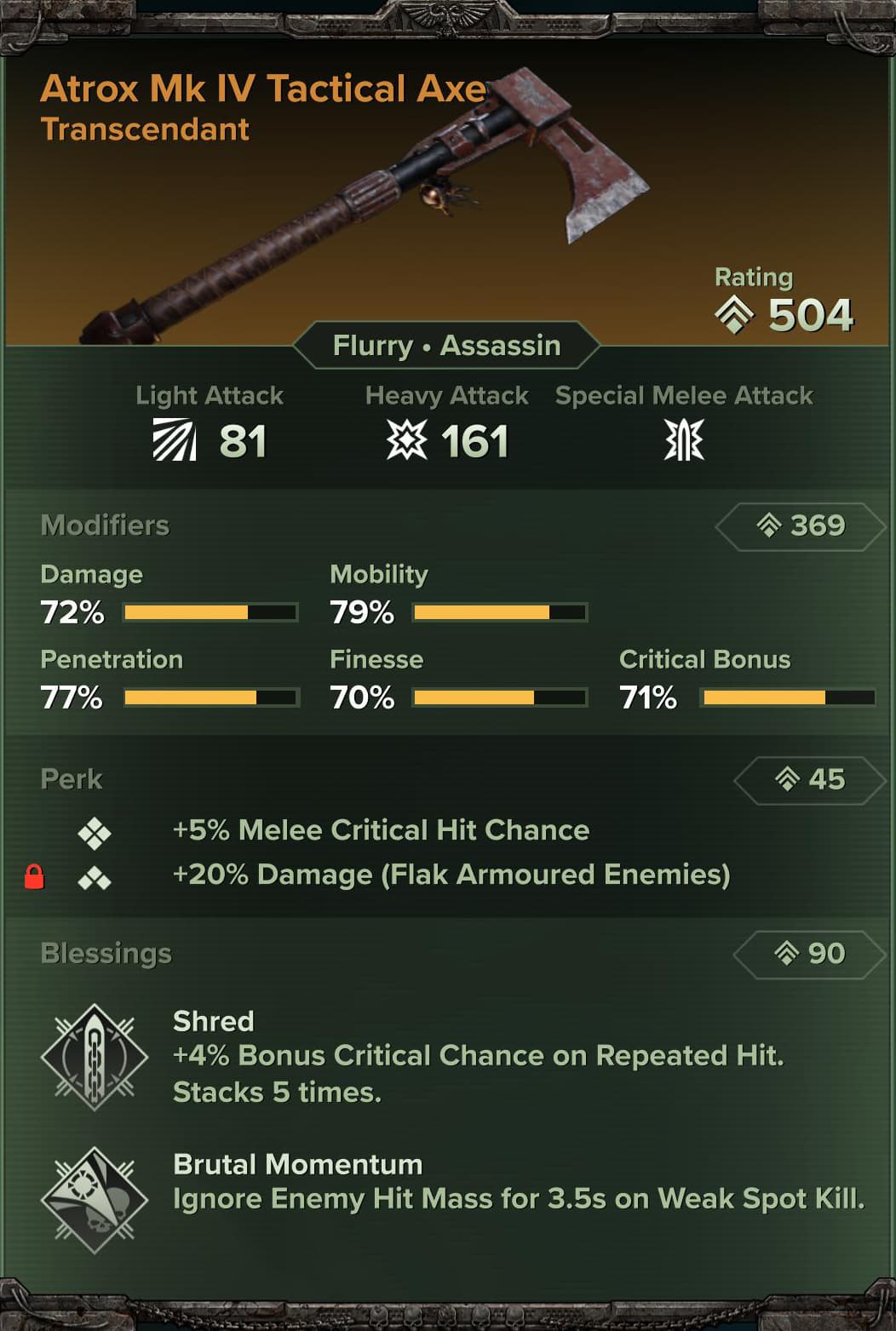This screenshot has height=1331, width=896.
Task: Select the Brutal Momentum blessing icon
Action: [x=94, y=1200]
